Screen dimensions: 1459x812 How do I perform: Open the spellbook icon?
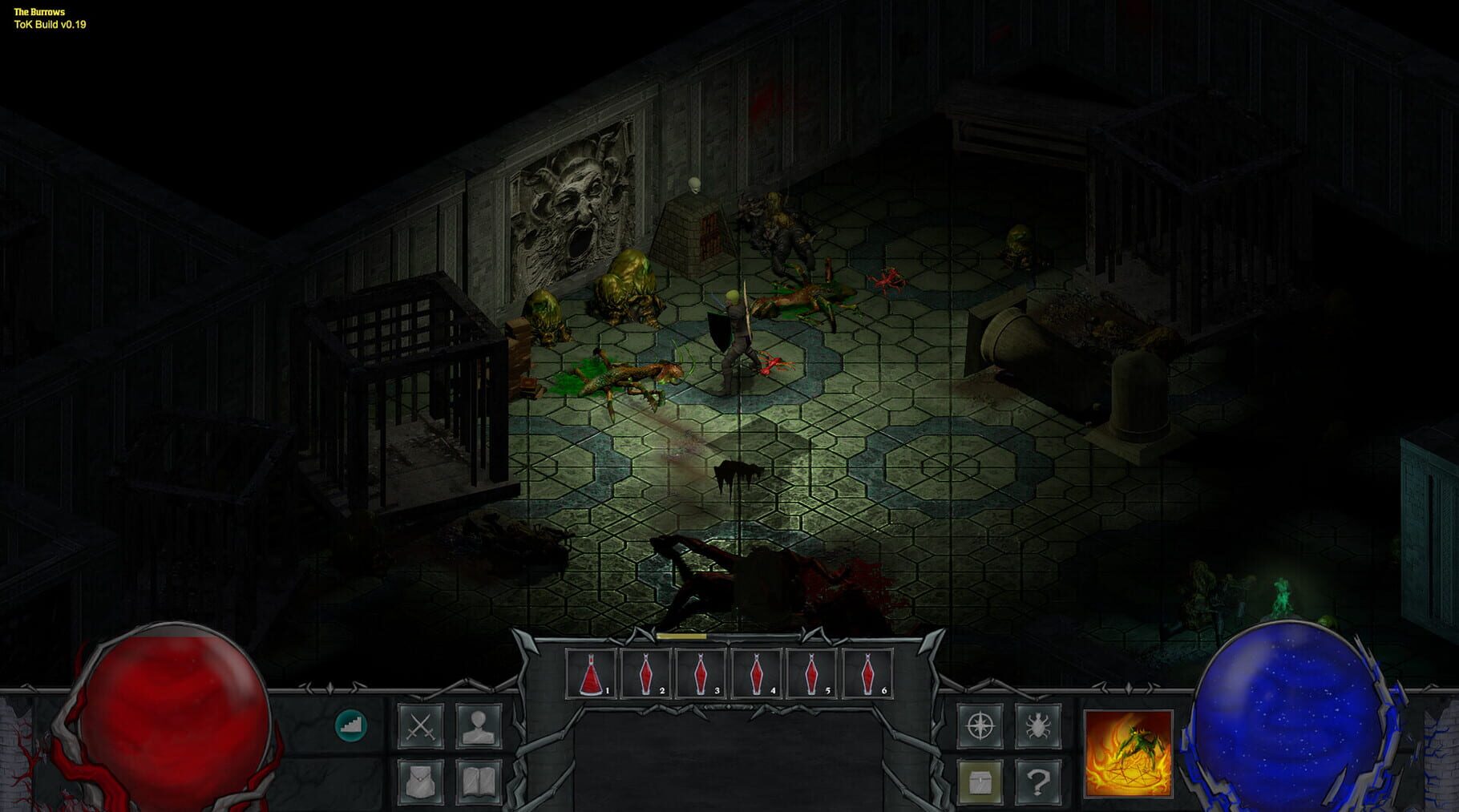(479, 784)
